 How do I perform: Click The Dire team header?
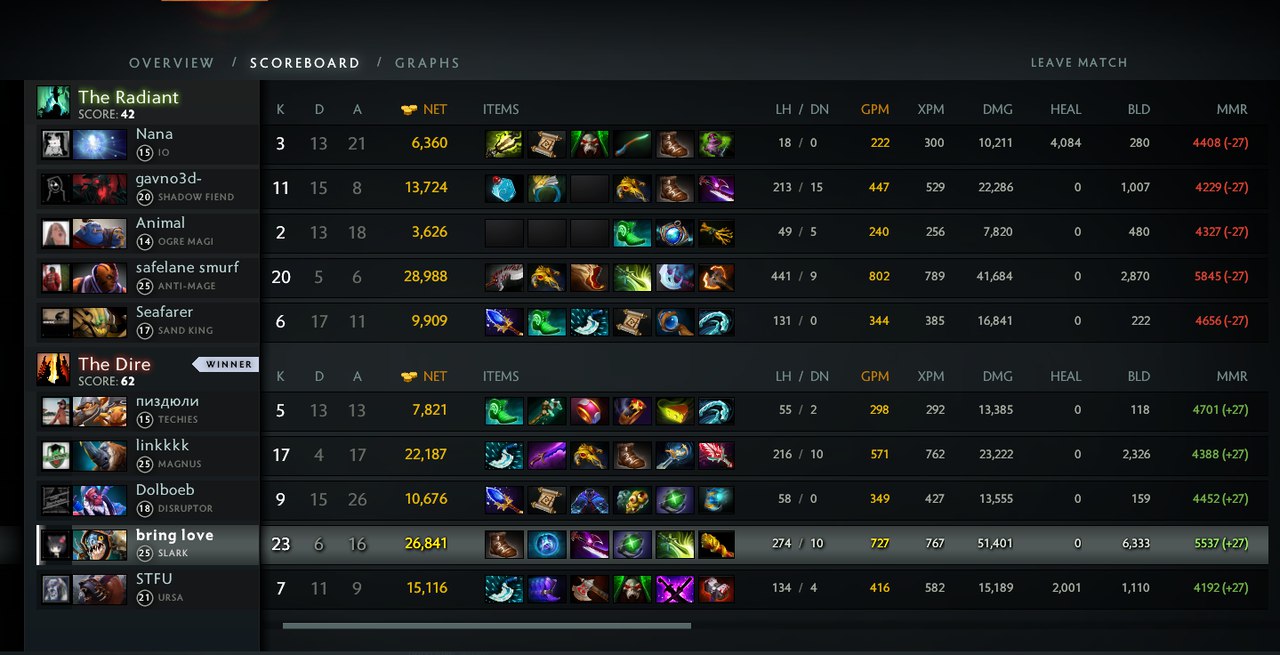(x=114, y=364)
